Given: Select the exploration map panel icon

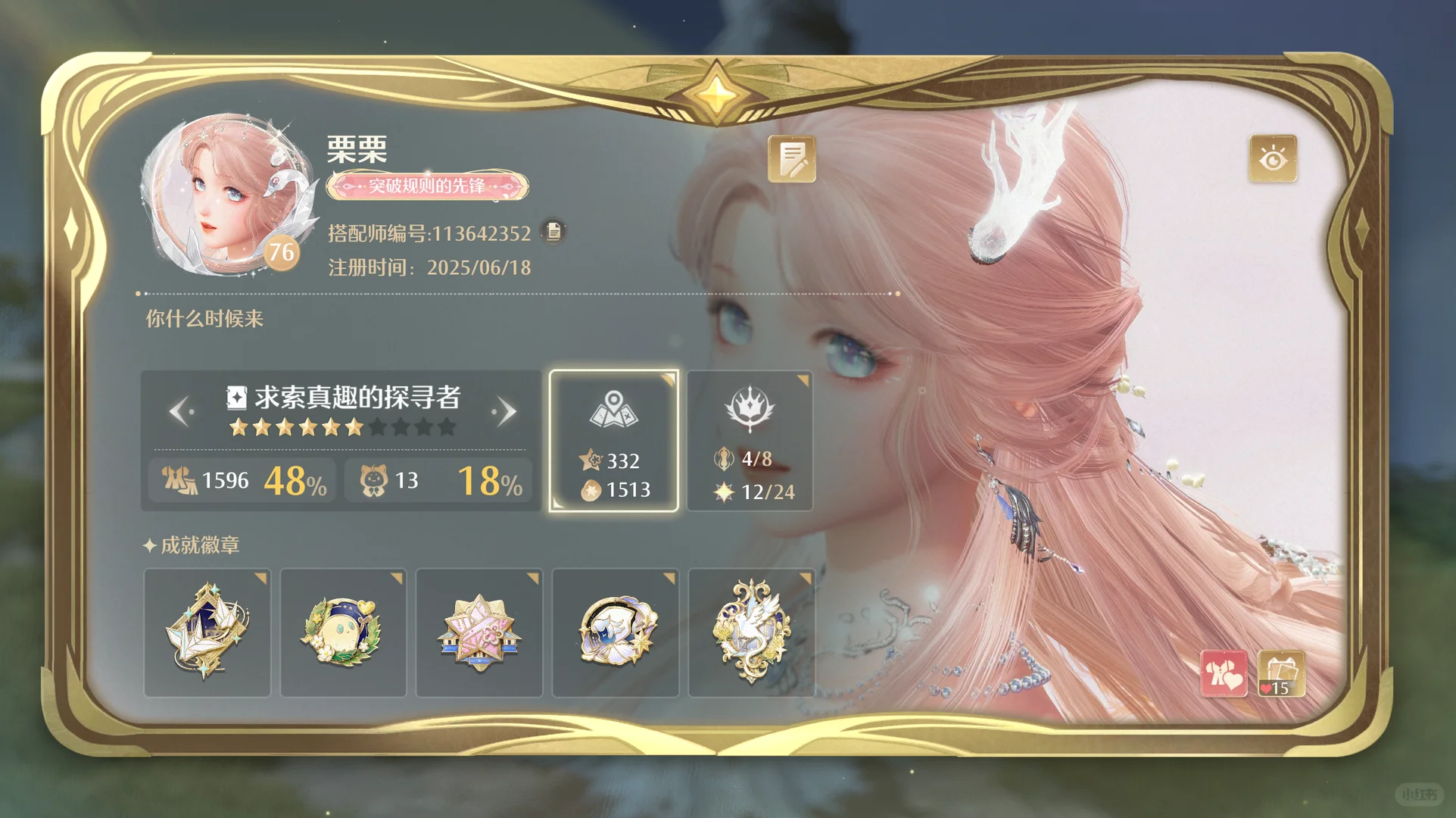Looking at the screenshot, I should (x=614, y=409).
